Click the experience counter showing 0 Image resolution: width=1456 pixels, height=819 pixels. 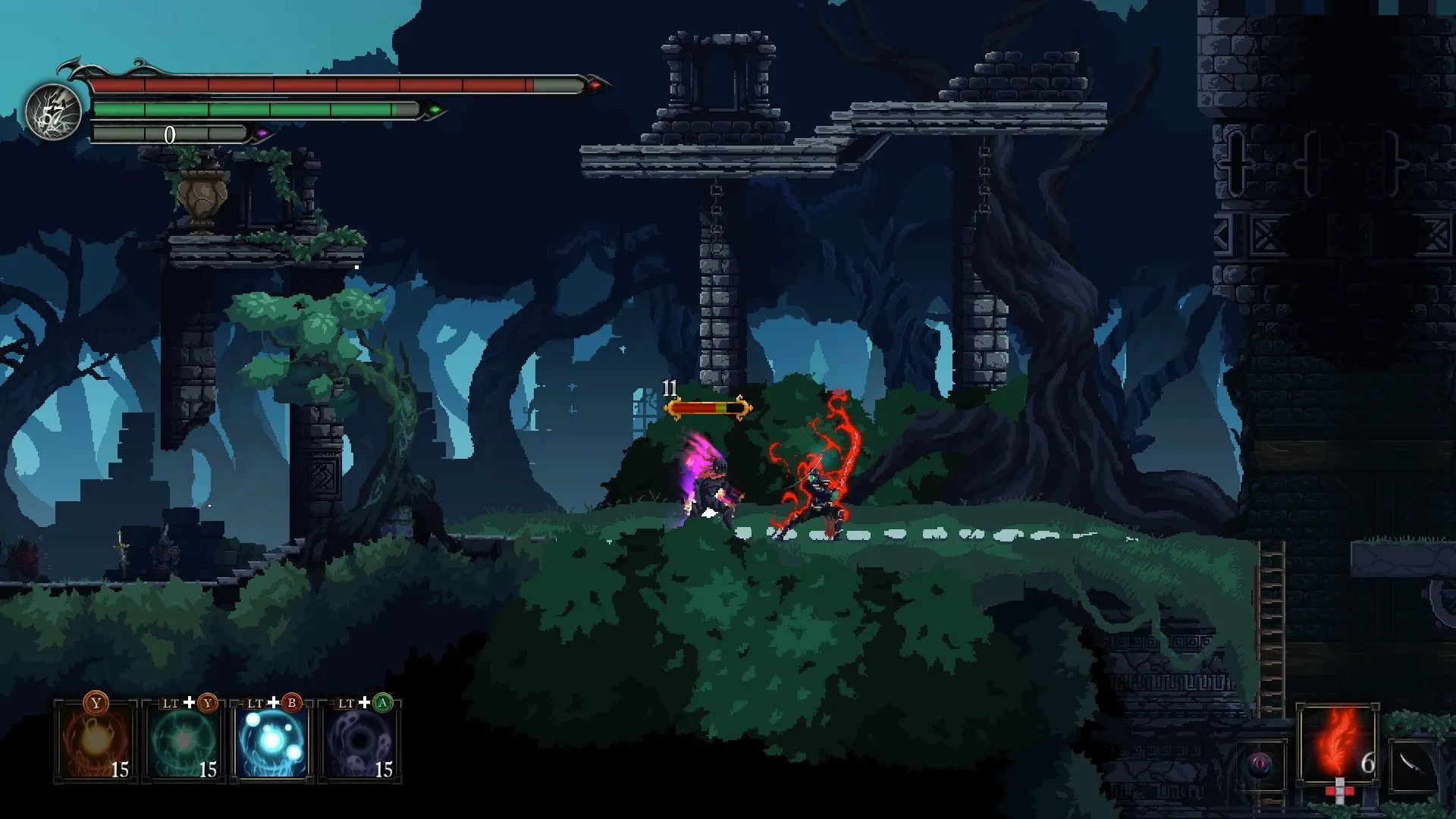click(x=169, y=133)
